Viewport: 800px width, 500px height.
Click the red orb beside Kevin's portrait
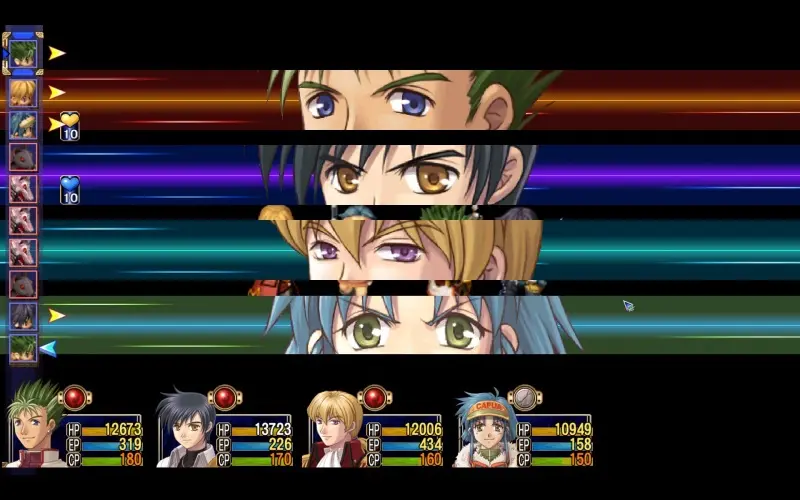coord(74,398)
